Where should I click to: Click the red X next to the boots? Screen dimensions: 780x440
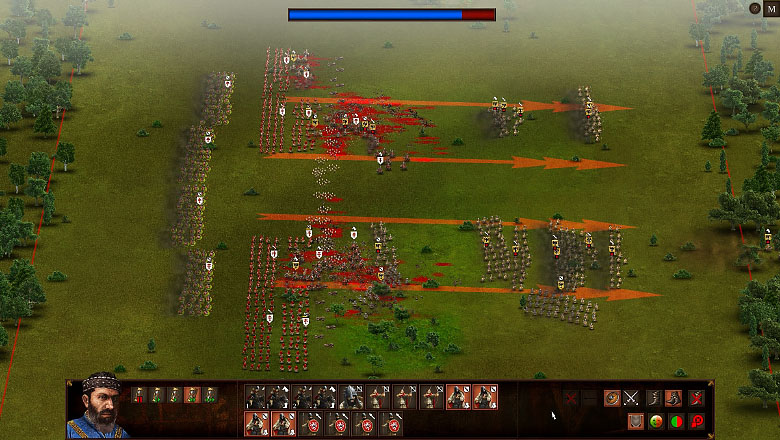tap(696, 398)
